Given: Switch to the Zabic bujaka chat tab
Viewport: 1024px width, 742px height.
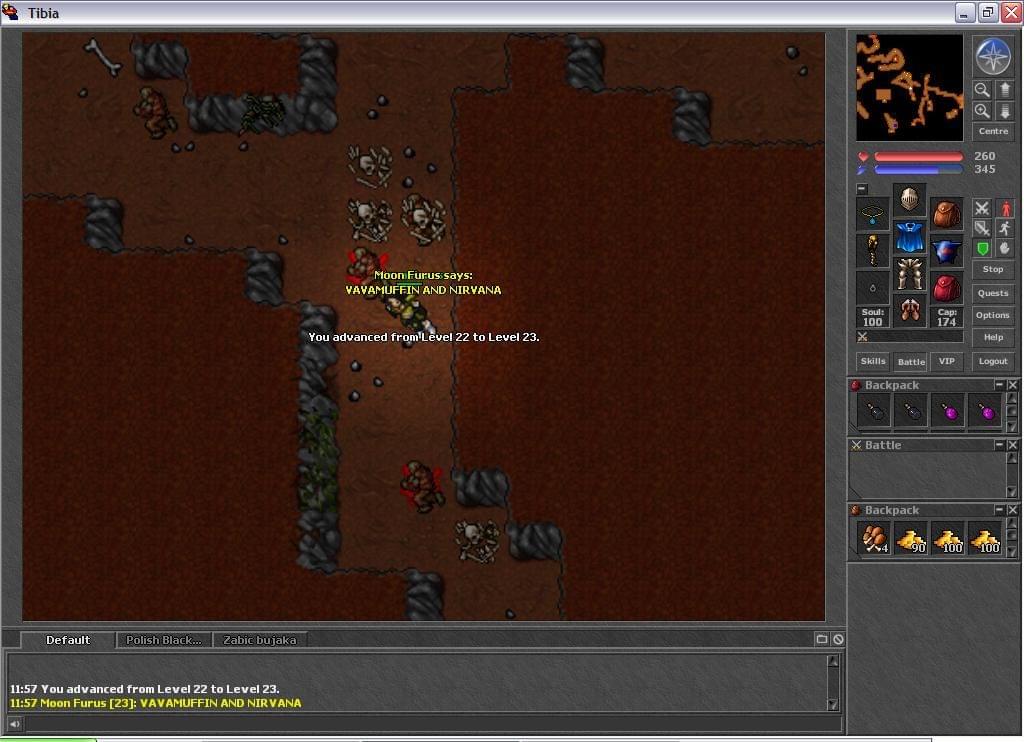Looking at the screenshot, I should click(x=259, y=640).
